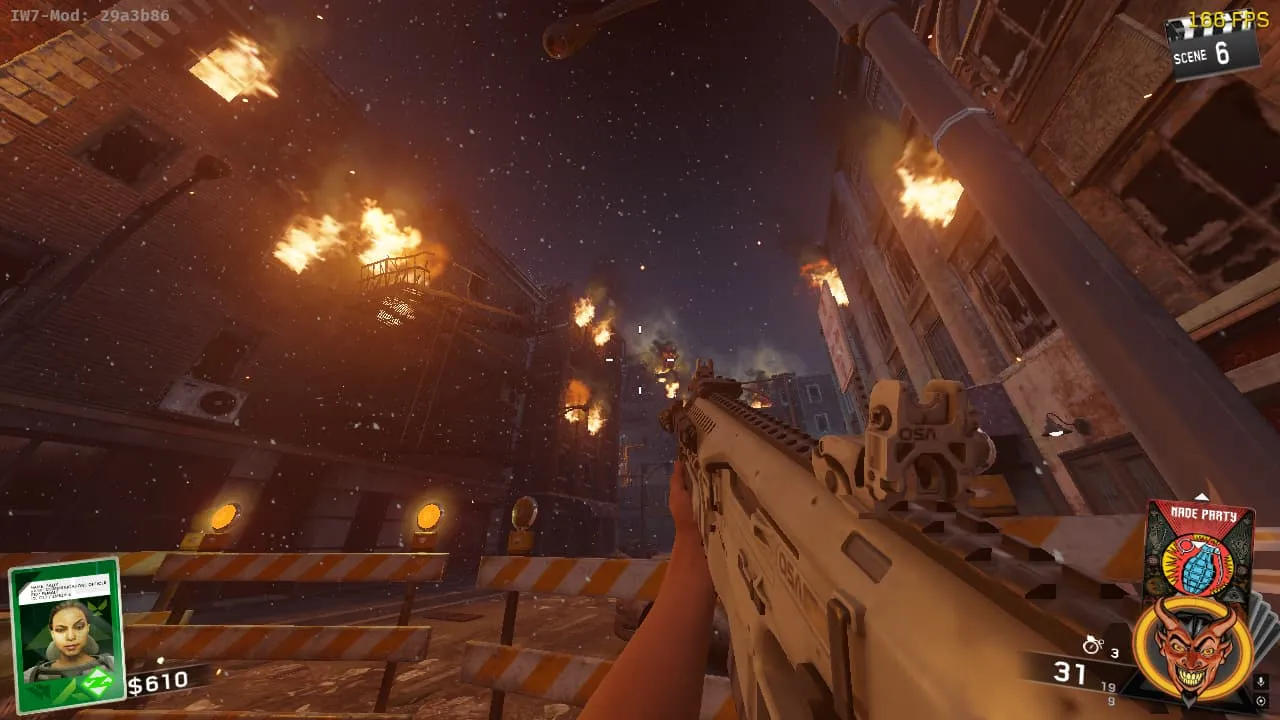Click the stacked grey card deck behind the emblem
This screenshot has width=1280, height=720.
[1264, 625]
